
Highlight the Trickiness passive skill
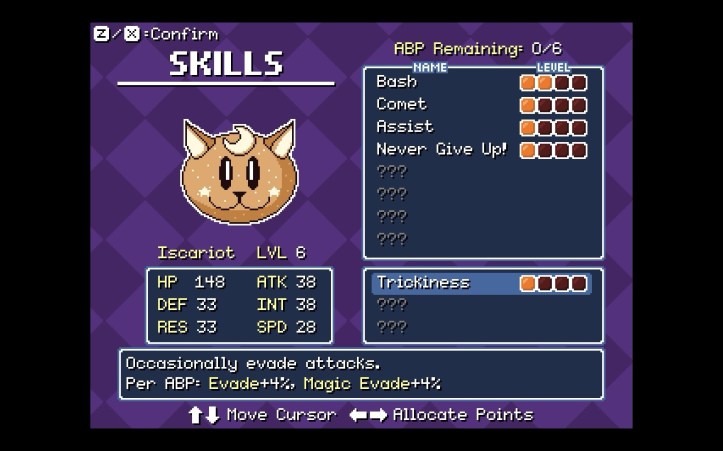pyautogui.click(x=423, y=283)
